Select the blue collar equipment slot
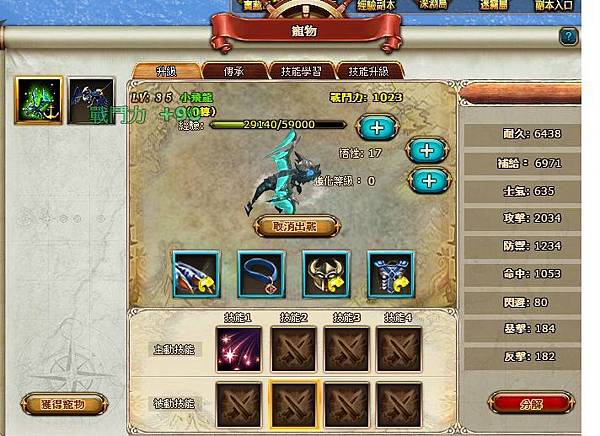The image size is (600, 436). (x=262, y=272)
